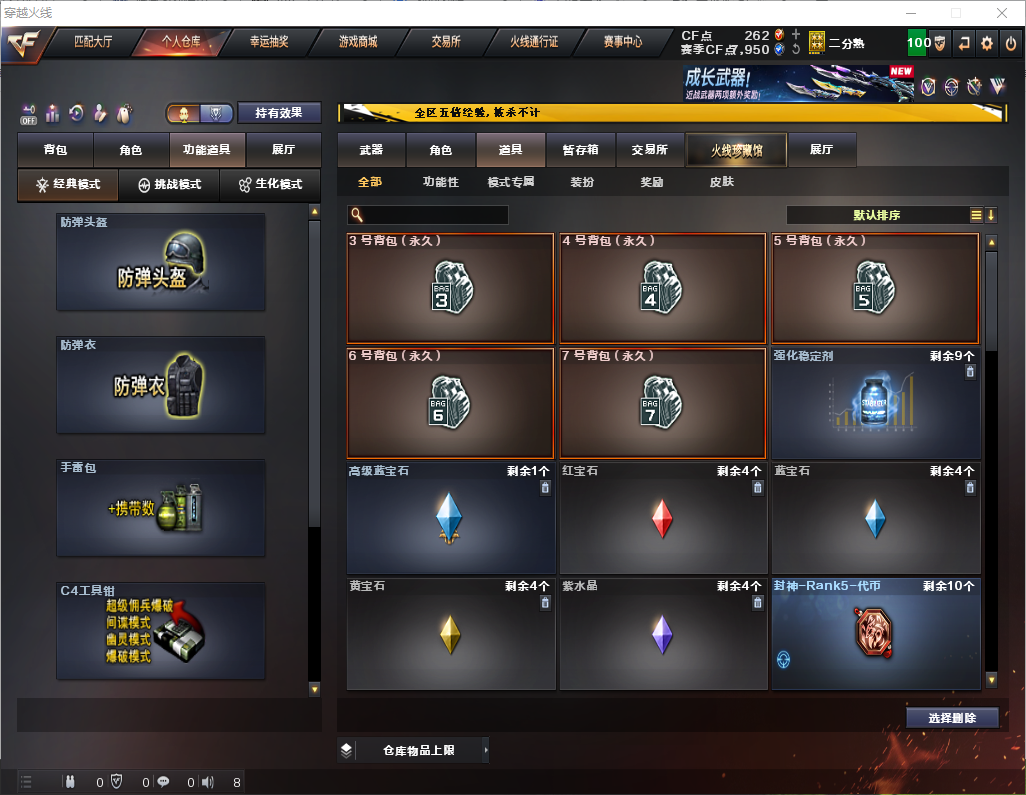Open 火线通行证 battle pass
Image resolution: width=1026 pixels, height=795 pixels.
point(534,42)
